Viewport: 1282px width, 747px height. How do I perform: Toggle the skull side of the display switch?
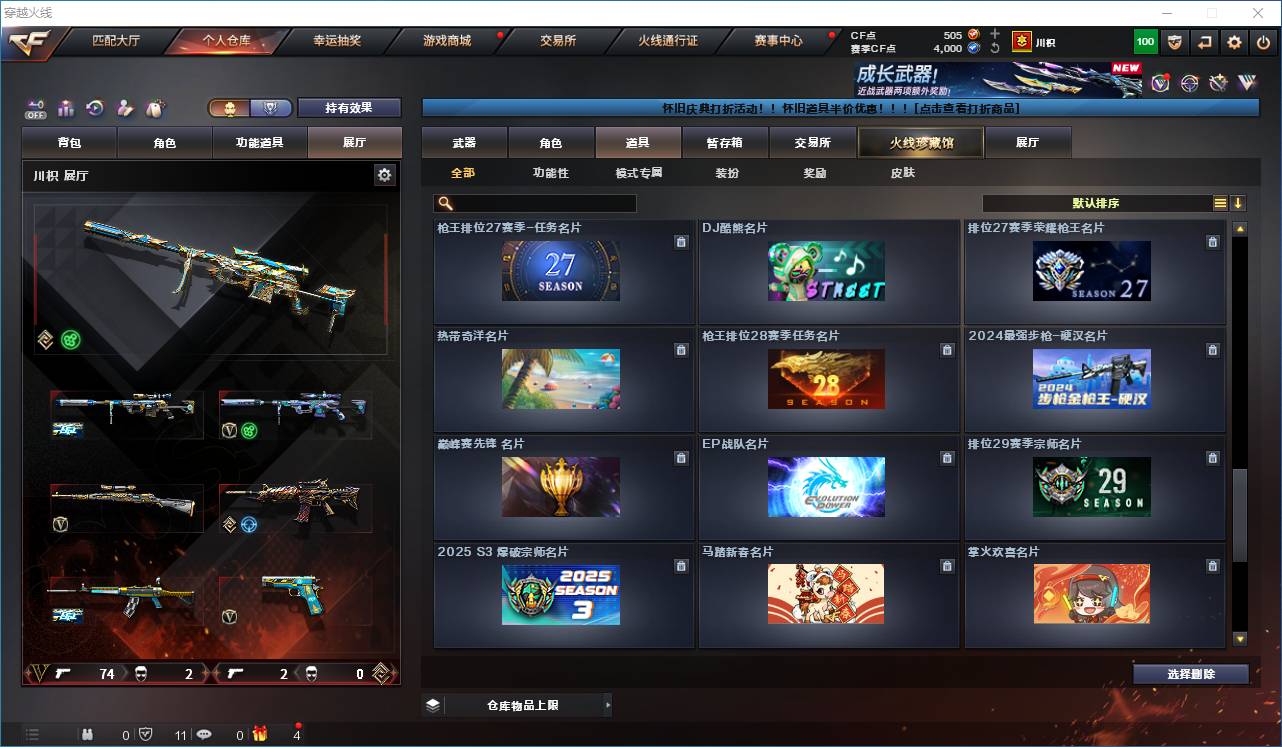point(230,107)
